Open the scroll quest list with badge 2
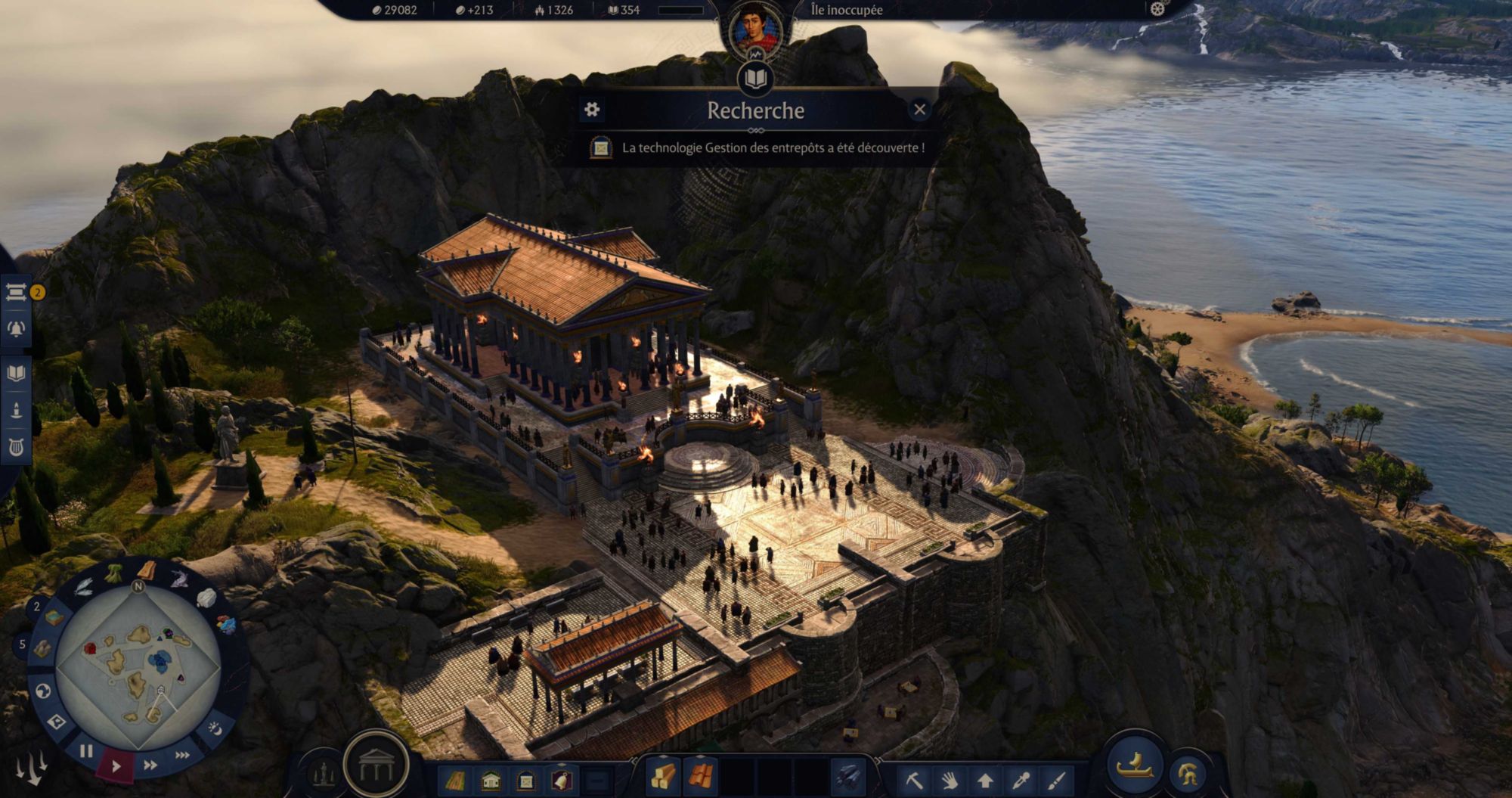1512x798 pixels. [x=17, y=292]
